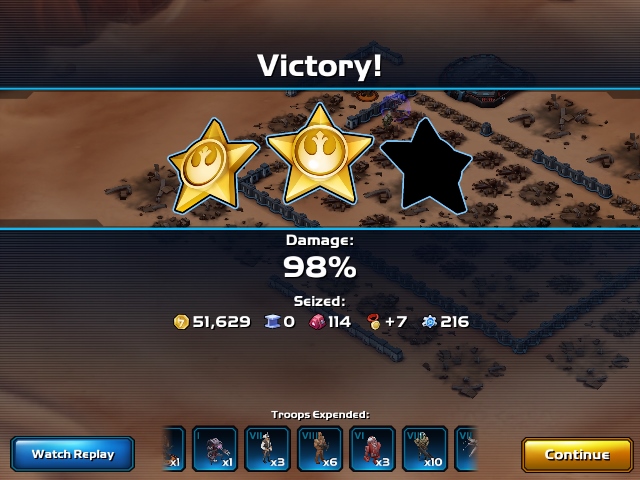Click the Continue button
The image size is (640, 480).
pyautogui.click(x=577, y=454)
